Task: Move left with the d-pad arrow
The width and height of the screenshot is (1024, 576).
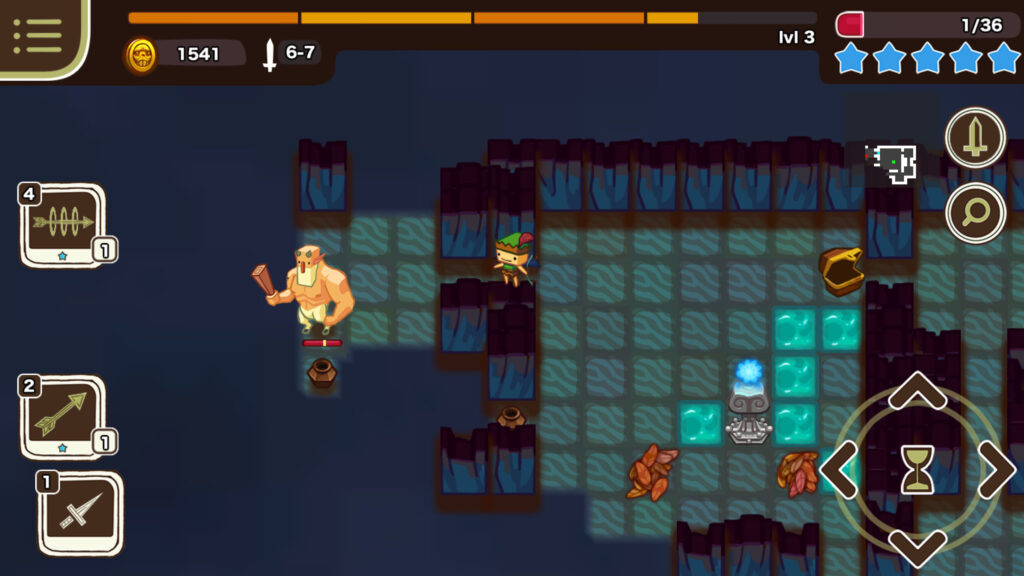Action: pyautogui.click(x=840, y=469)
